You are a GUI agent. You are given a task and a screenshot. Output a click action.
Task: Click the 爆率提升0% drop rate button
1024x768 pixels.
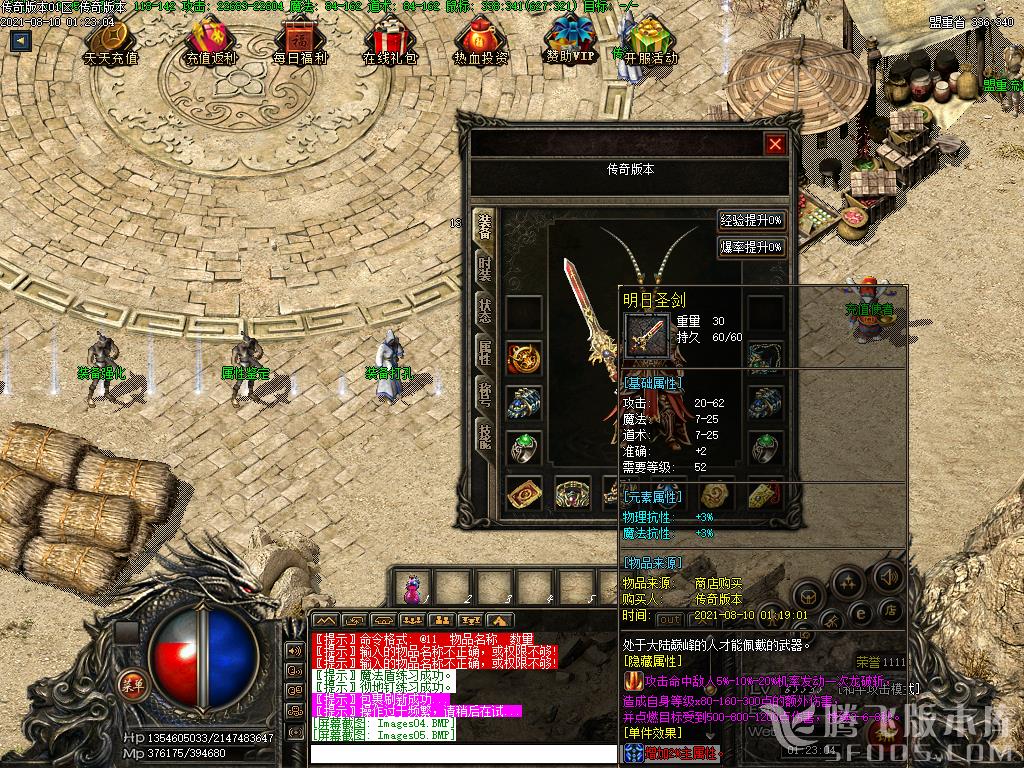tap(751, 247)
